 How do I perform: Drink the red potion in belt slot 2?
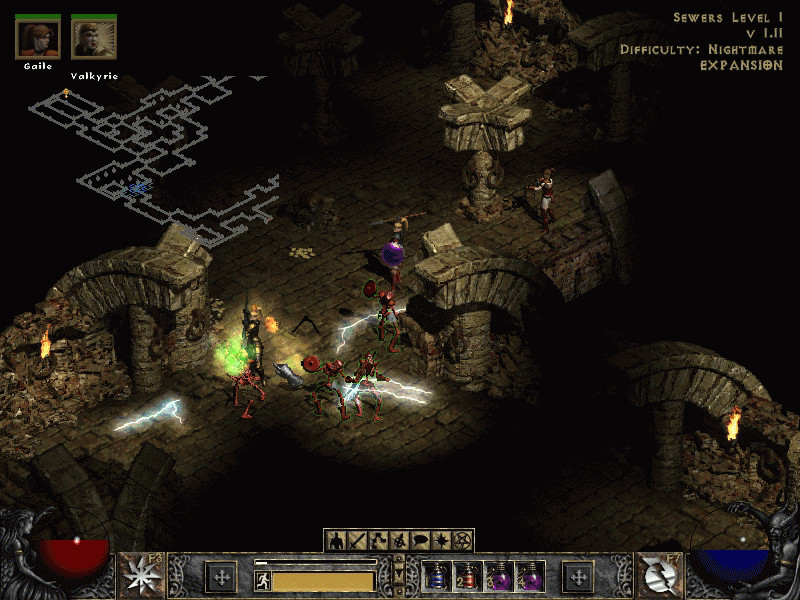pos(467,577)
